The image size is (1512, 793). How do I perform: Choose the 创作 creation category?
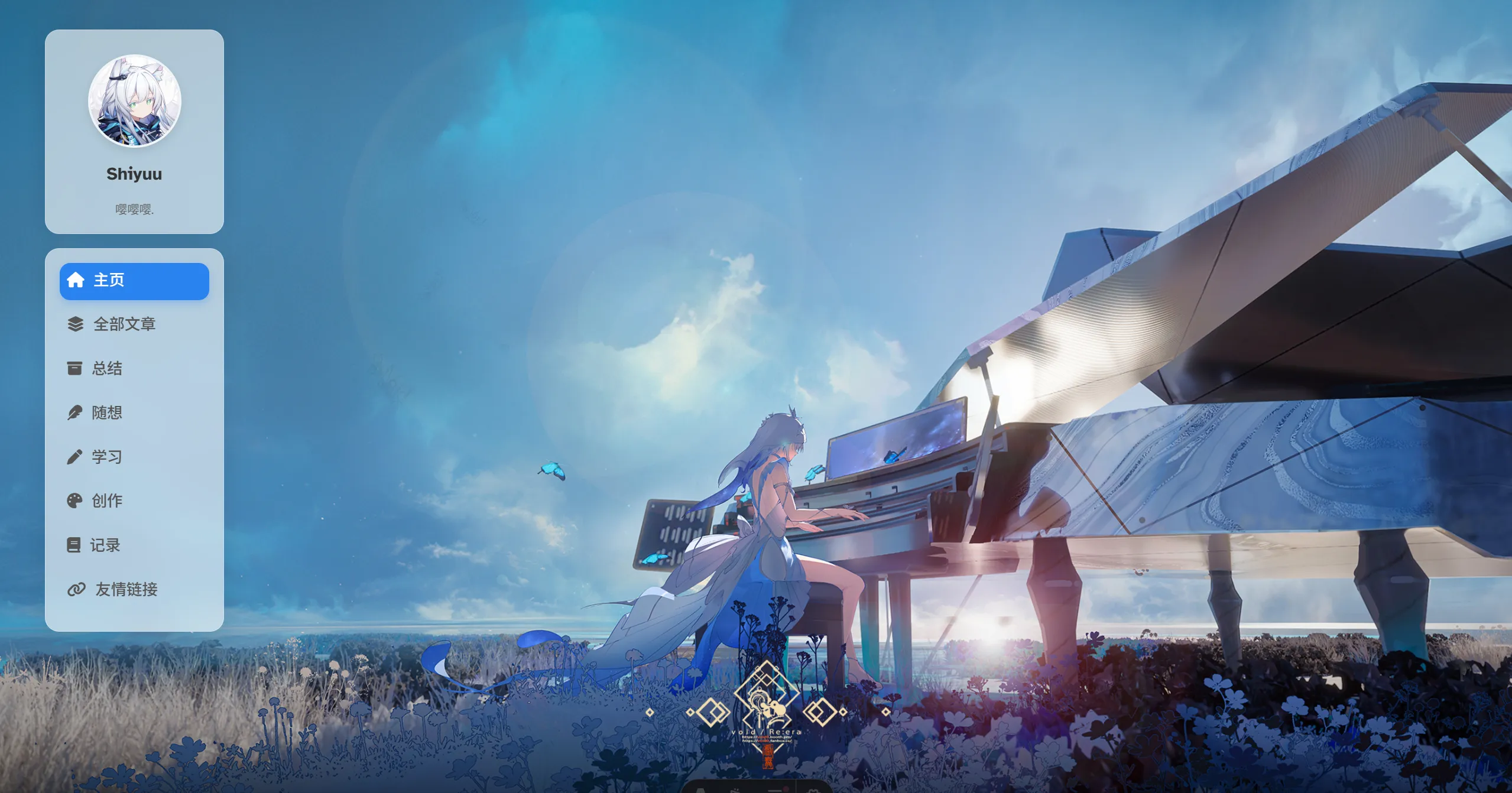click(x=107, y=501)
